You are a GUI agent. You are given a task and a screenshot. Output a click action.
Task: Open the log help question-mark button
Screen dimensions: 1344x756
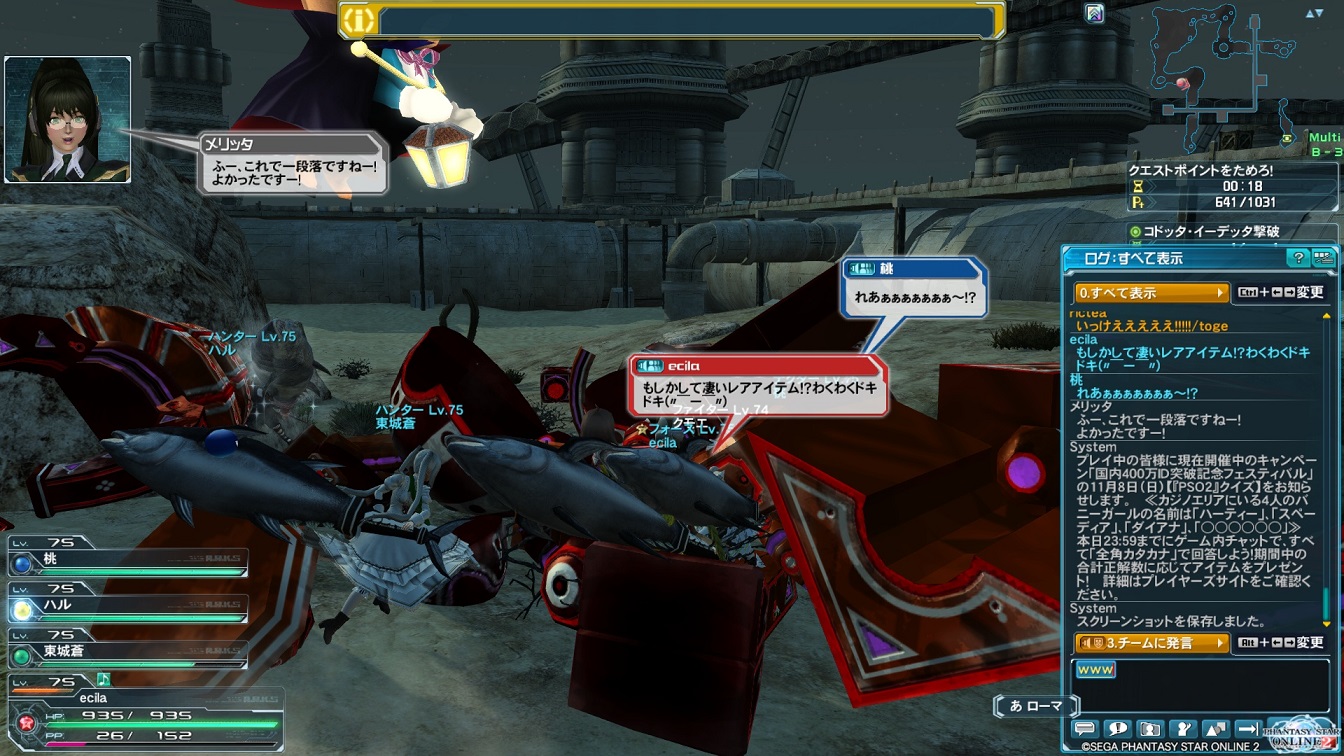click(1298, 259)
